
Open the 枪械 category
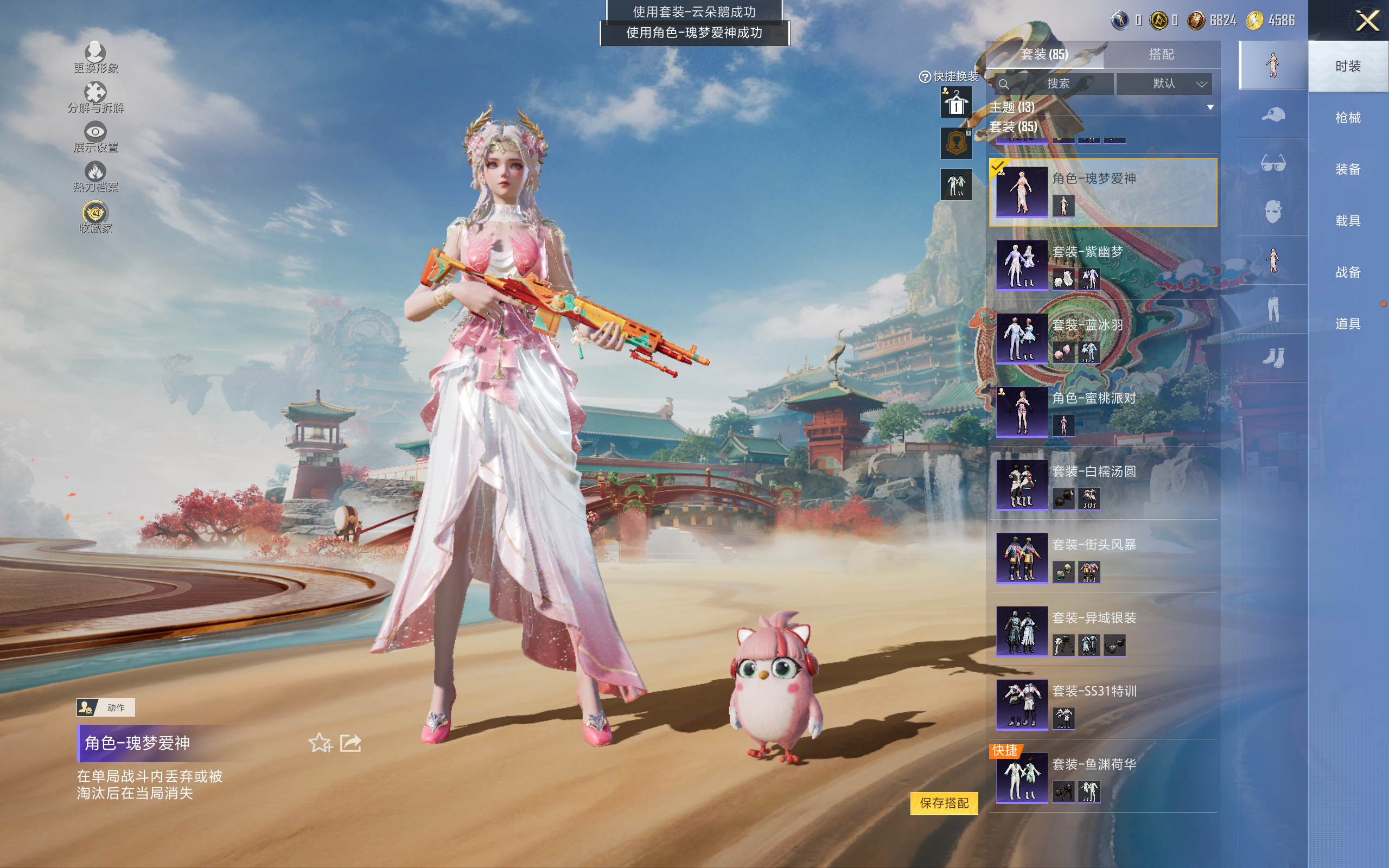tap(1347, 118)
